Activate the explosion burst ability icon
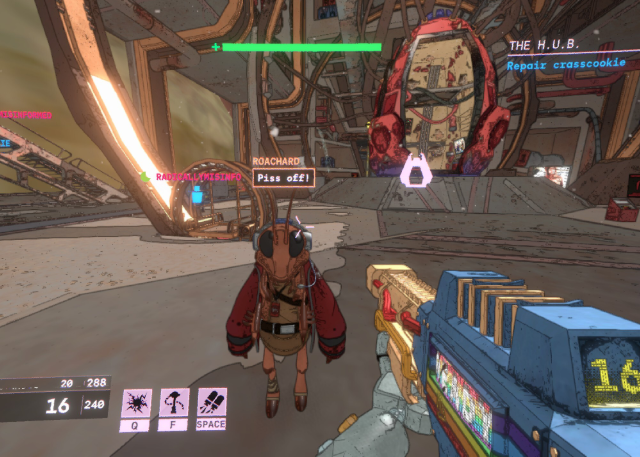Viewport: 640px width, 457px height. [136, 403]
